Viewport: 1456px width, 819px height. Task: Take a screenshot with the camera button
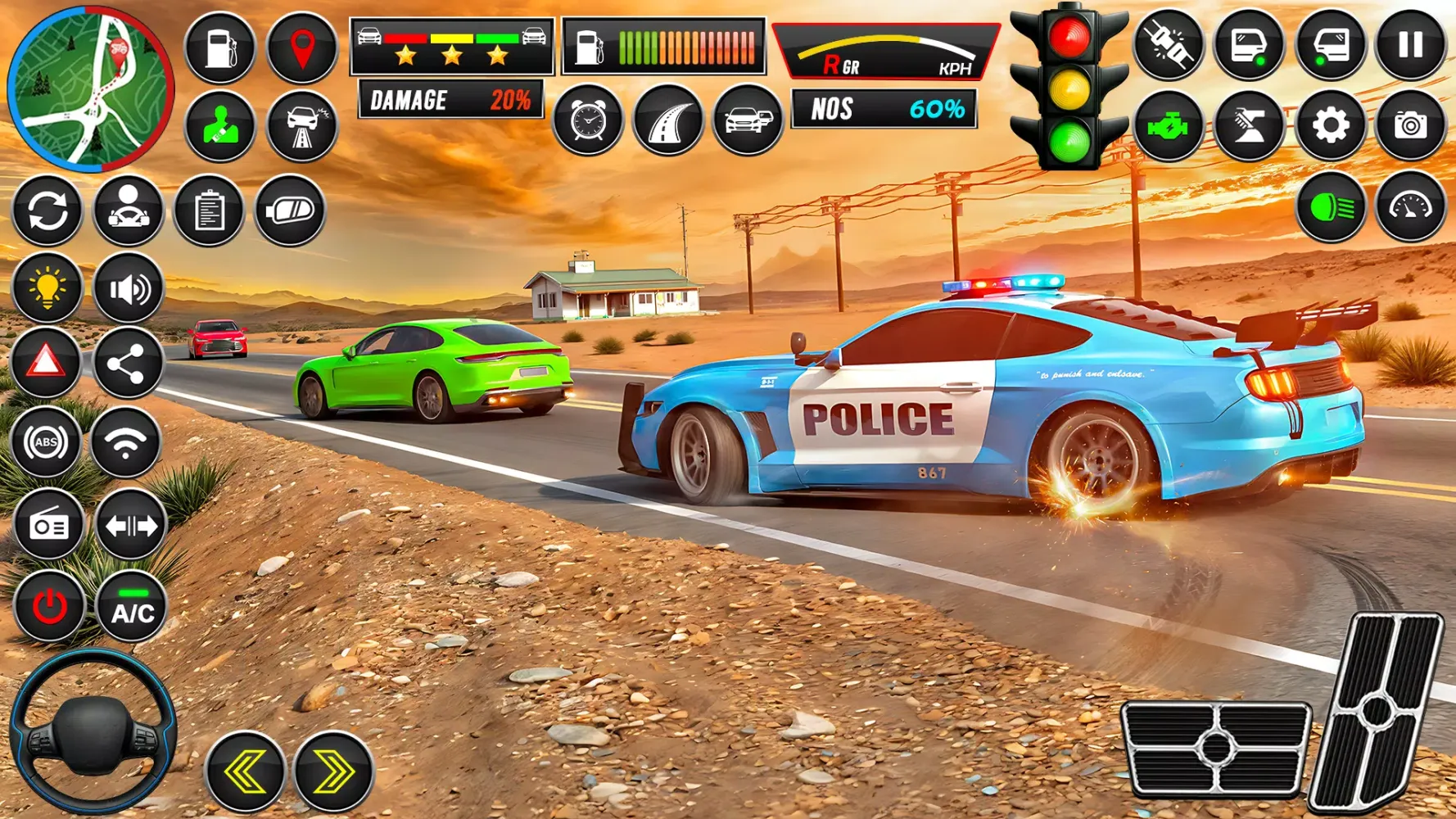[x=1410, y=125]
